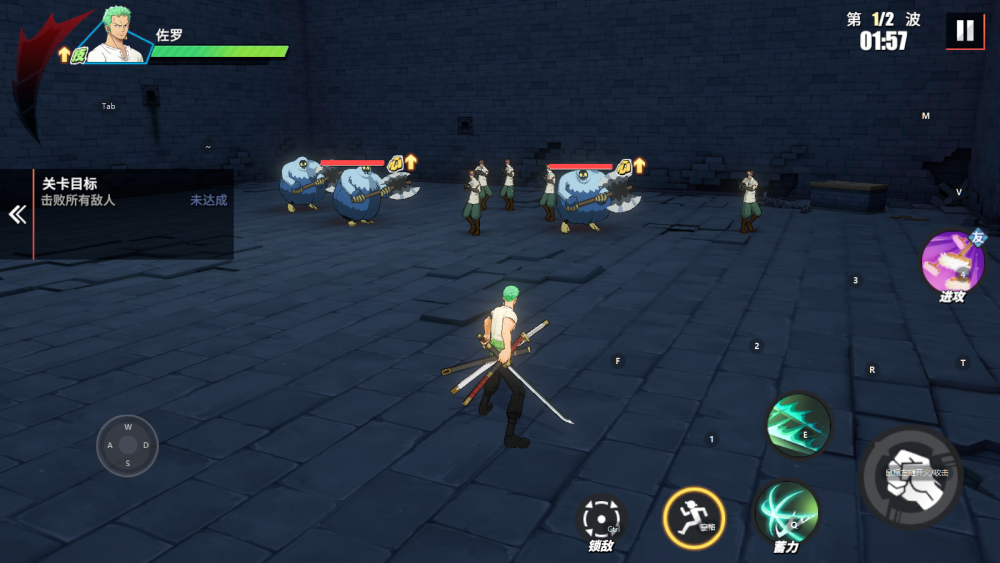Viewport: 1000px width, 563px height.
Task: Pause the battle
Action: 964,31
